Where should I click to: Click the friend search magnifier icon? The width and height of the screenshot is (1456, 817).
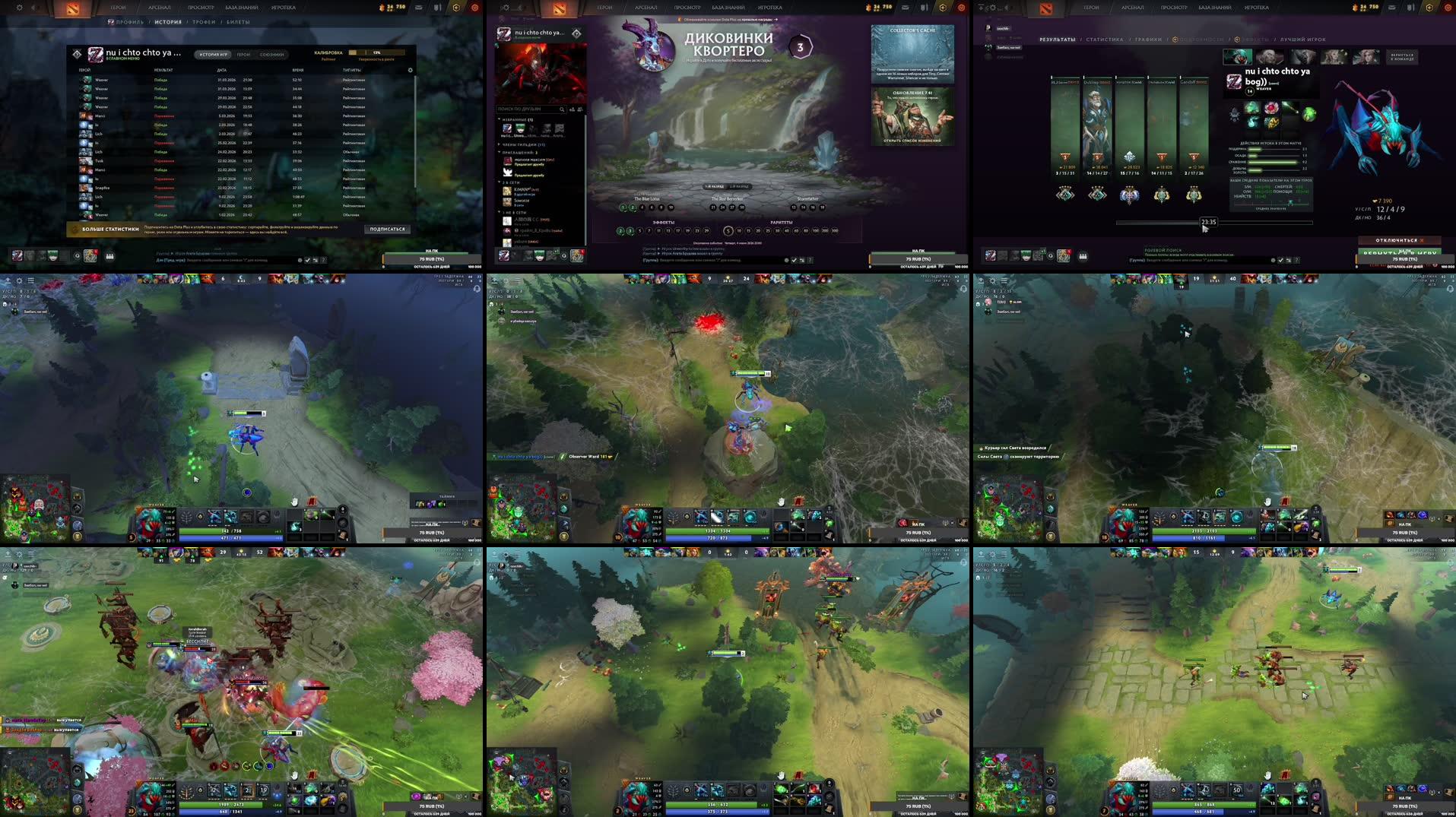pos(562,109)
